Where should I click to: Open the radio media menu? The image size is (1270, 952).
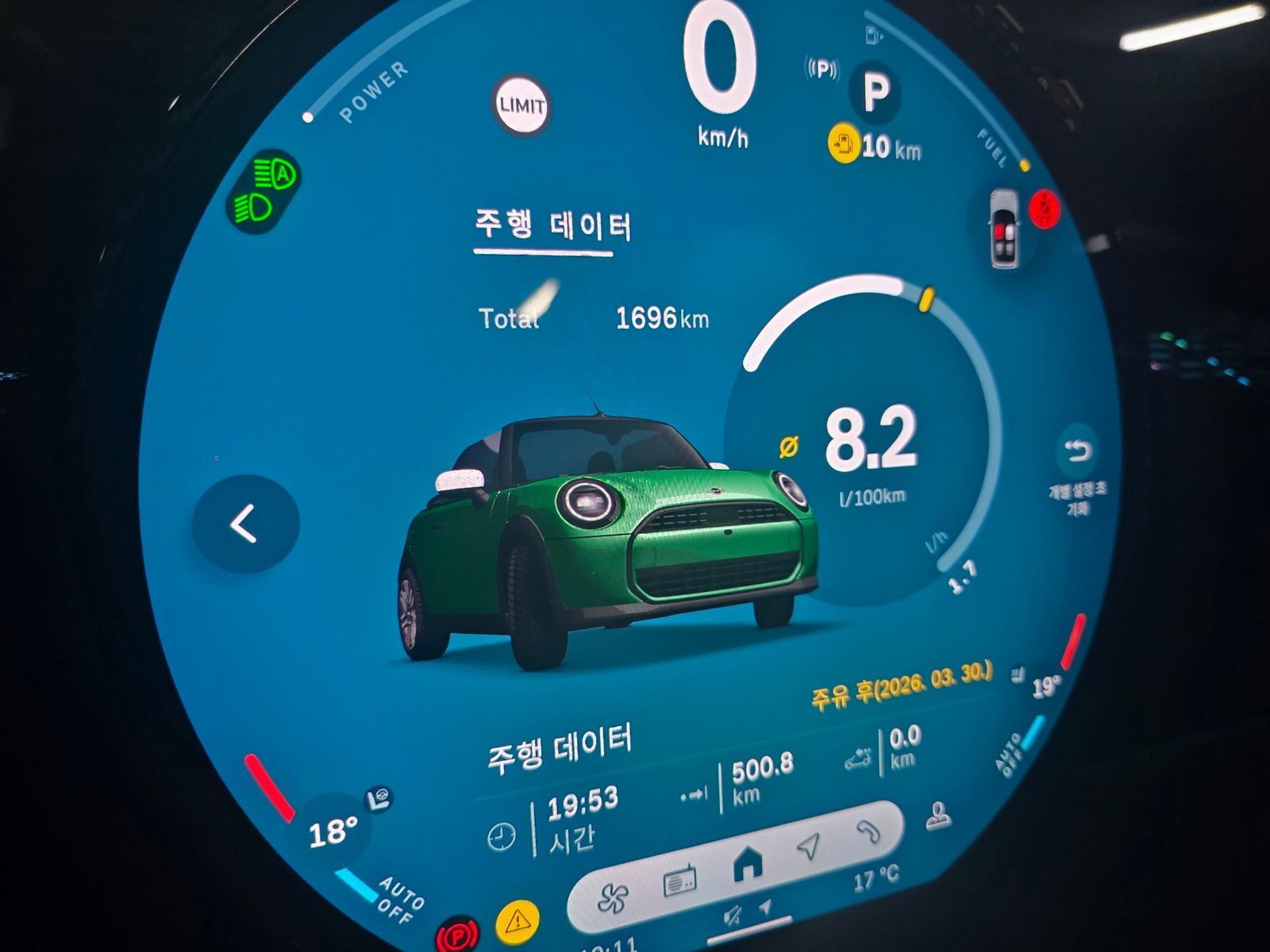(x=679, y=880)
